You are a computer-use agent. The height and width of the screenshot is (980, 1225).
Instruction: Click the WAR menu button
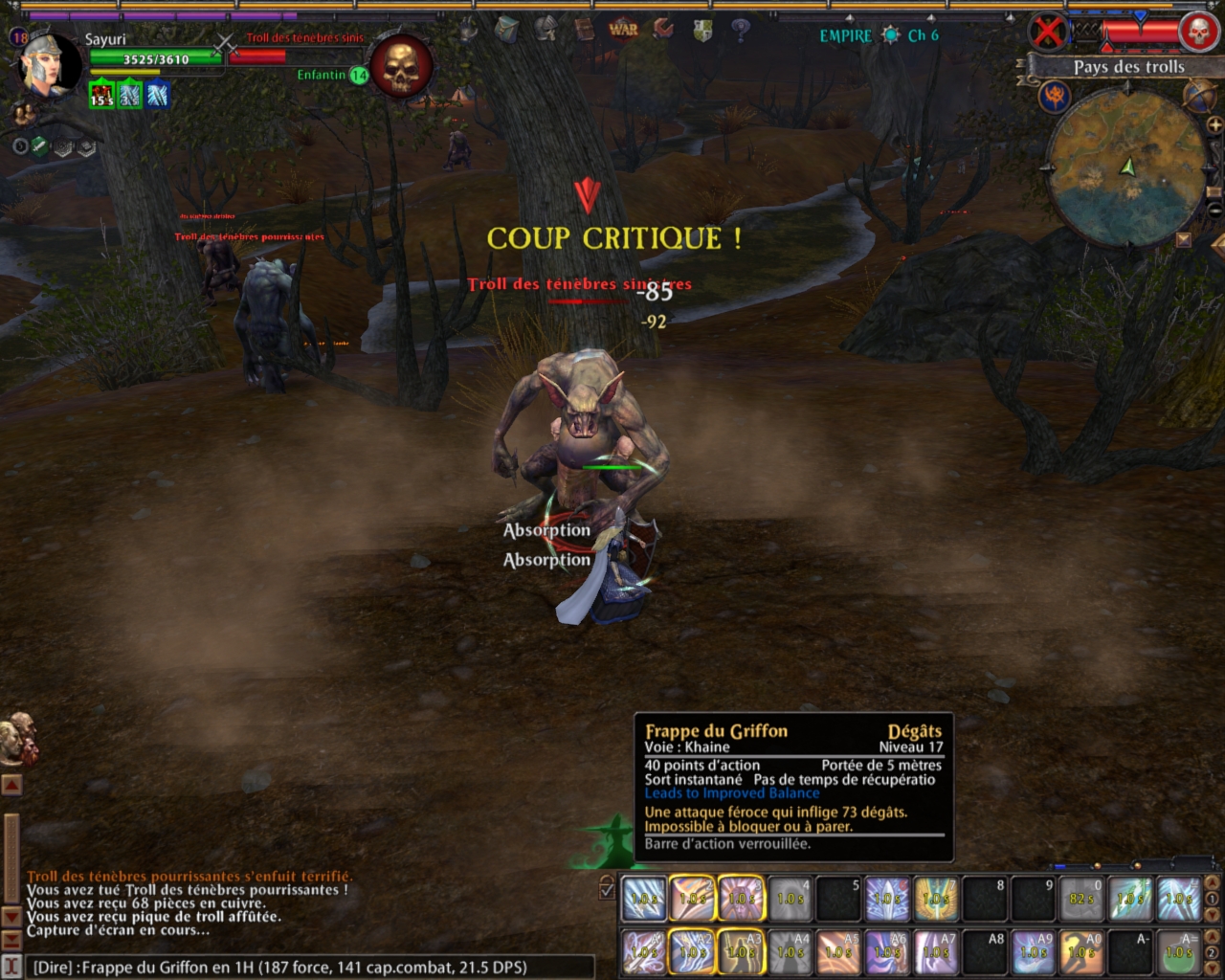tap(623, 29)
